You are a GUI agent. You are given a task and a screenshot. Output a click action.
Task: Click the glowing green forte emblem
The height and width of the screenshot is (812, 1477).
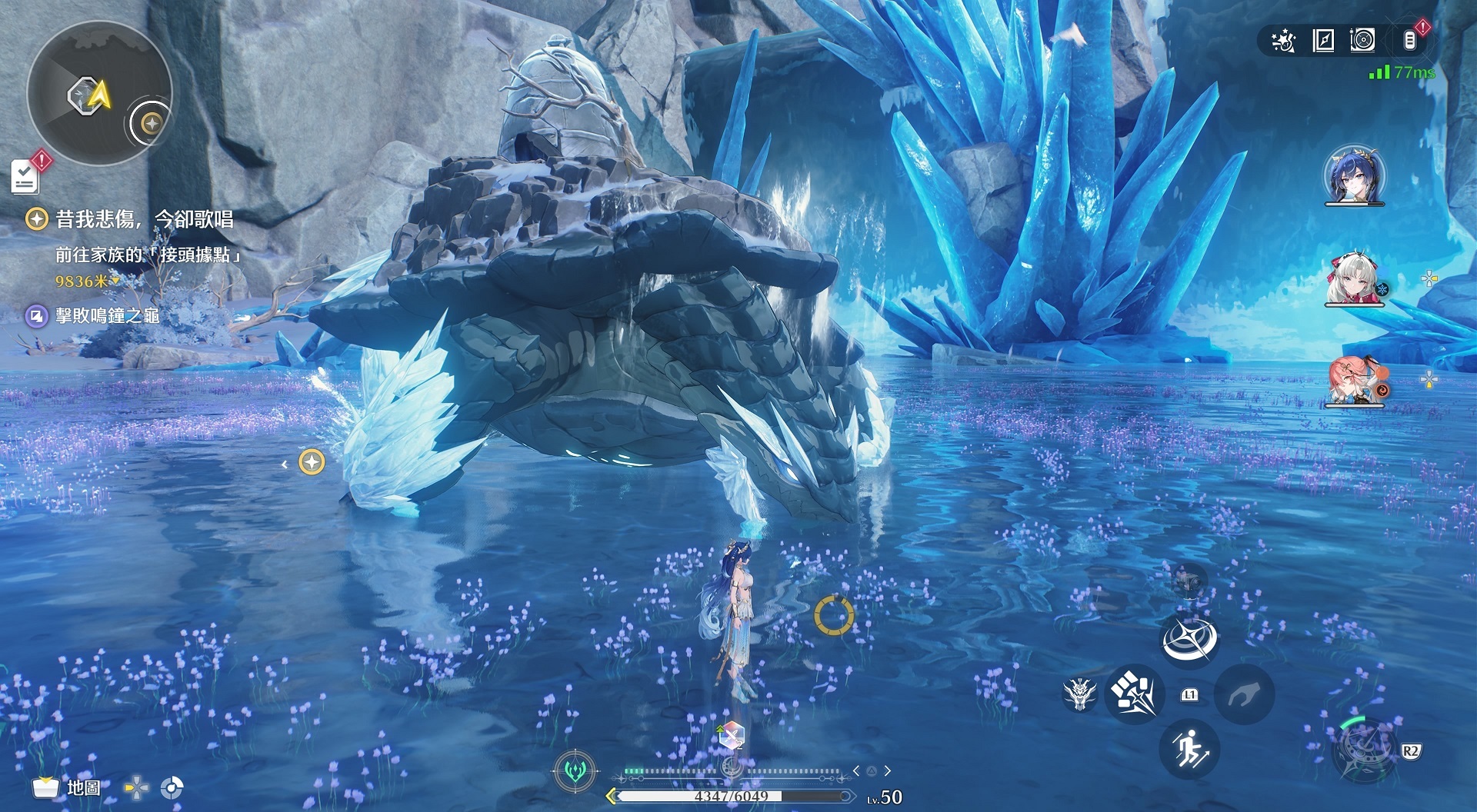point(575,770)
